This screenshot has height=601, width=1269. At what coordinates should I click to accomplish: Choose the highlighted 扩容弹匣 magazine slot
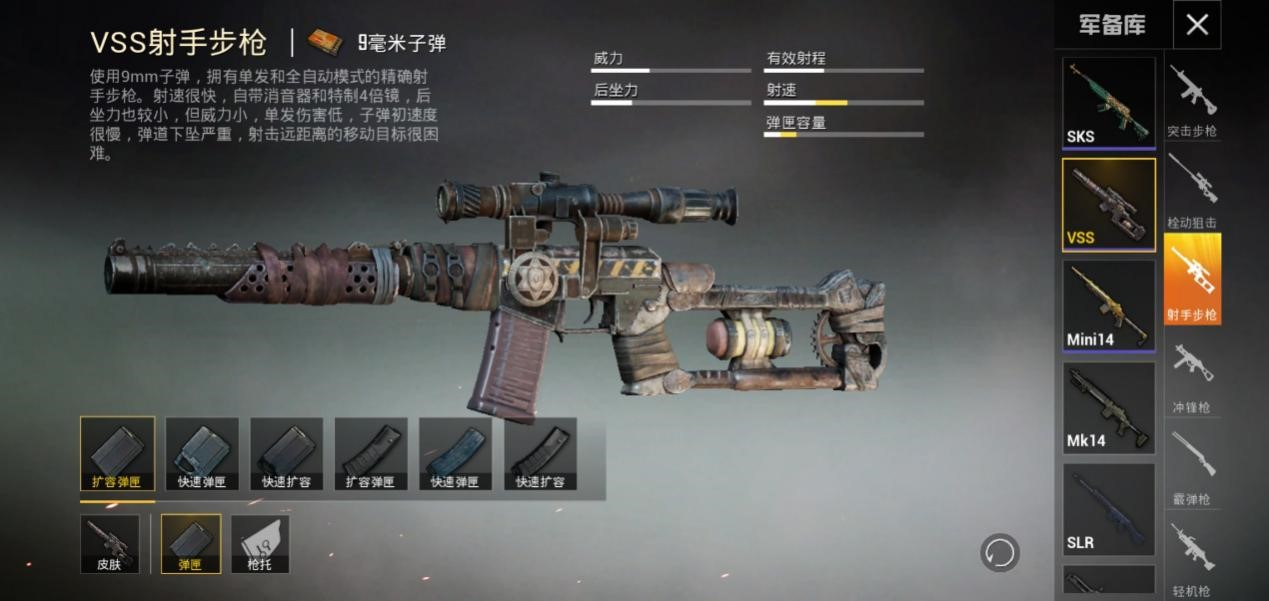click(117, 454)
